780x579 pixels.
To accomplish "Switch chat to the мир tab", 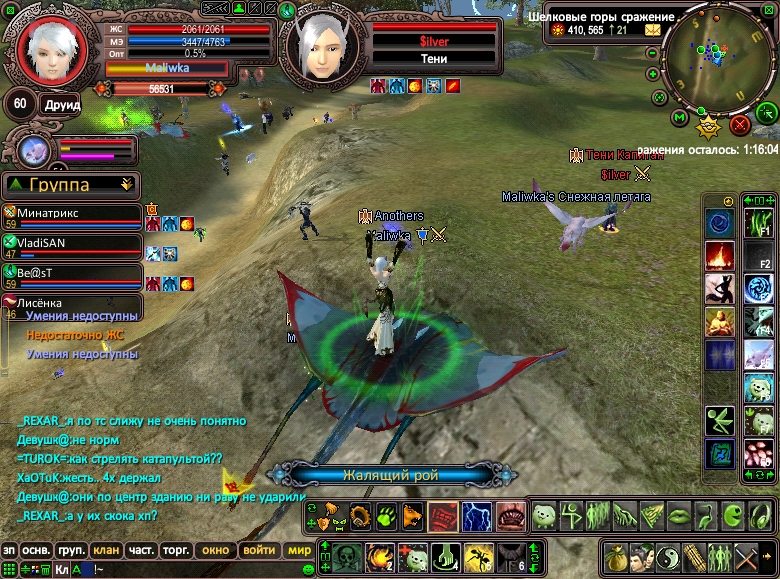I will coord(299,550).
